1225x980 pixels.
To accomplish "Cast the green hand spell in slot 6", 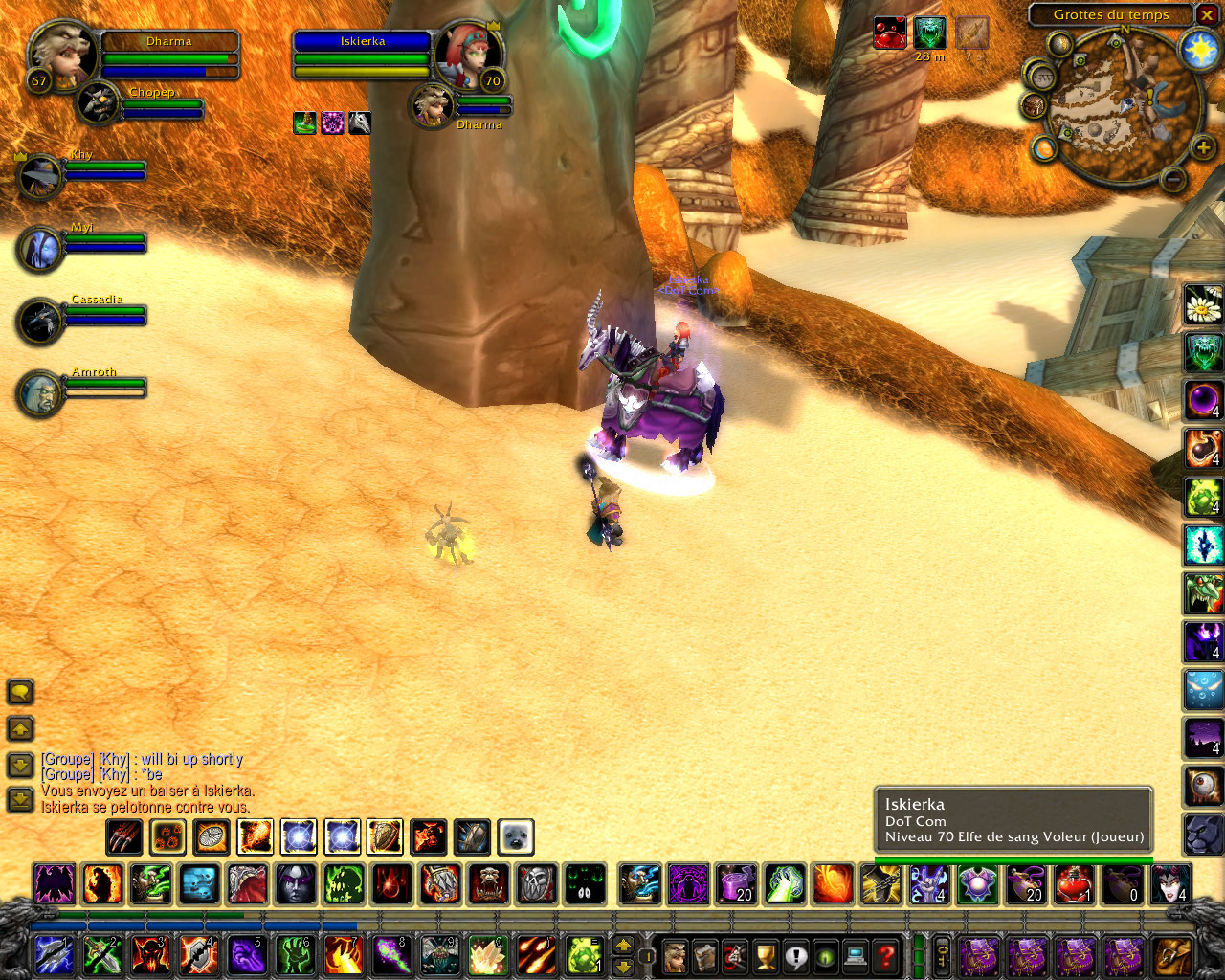I will point(296,955).
